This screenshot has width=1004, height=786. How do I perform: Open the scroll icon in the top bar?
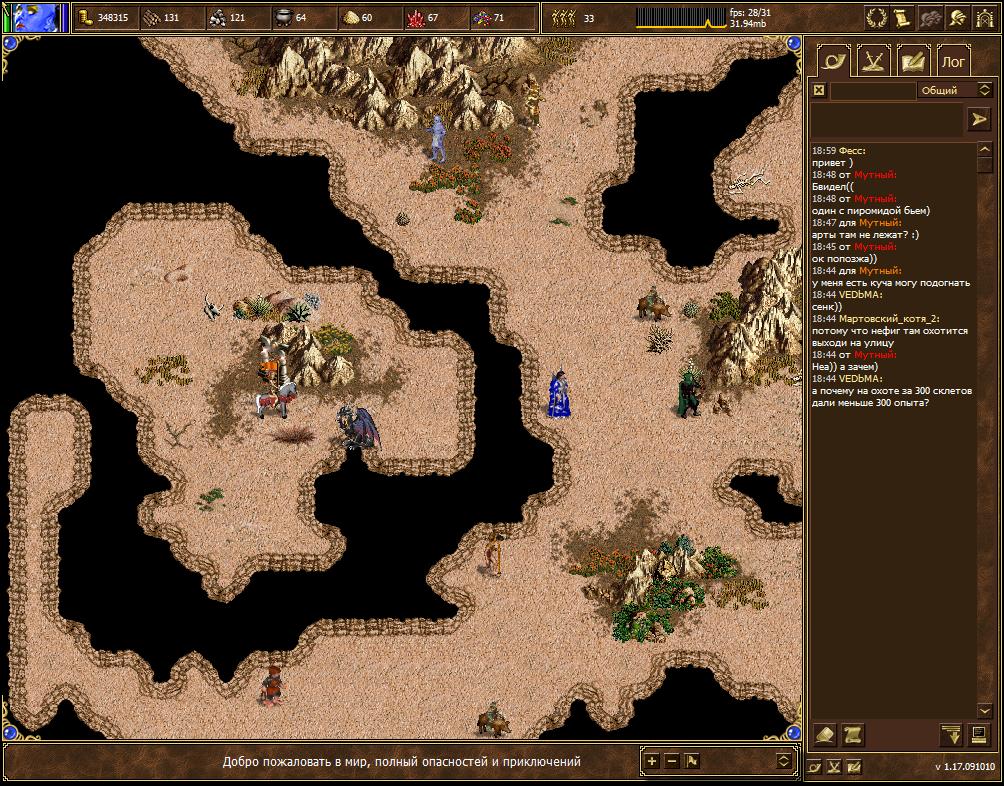902,17
